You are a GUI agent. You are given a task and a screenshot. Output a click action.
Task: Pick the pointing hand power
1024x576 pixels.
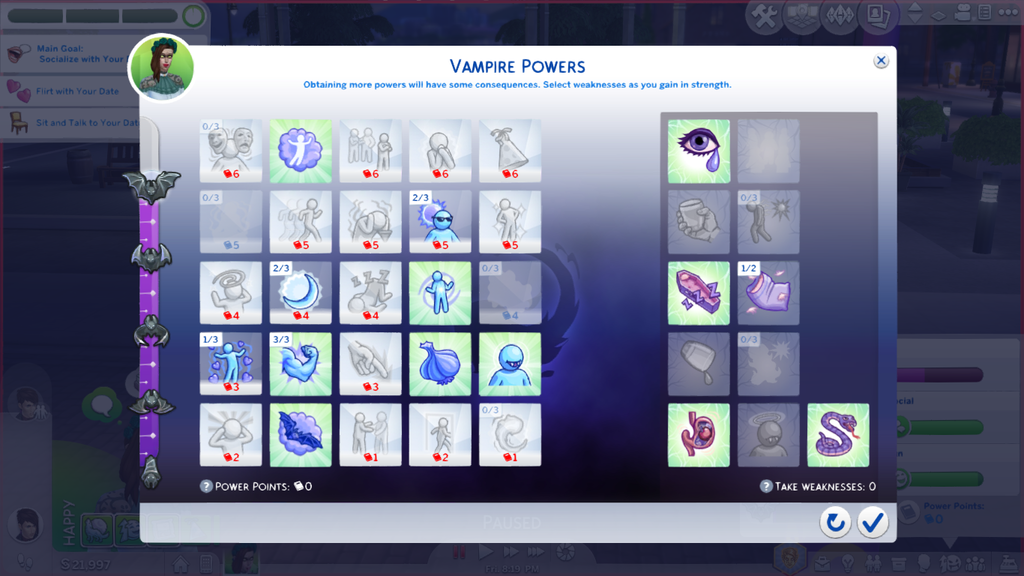pyautogui.click(x=370, y=364)
